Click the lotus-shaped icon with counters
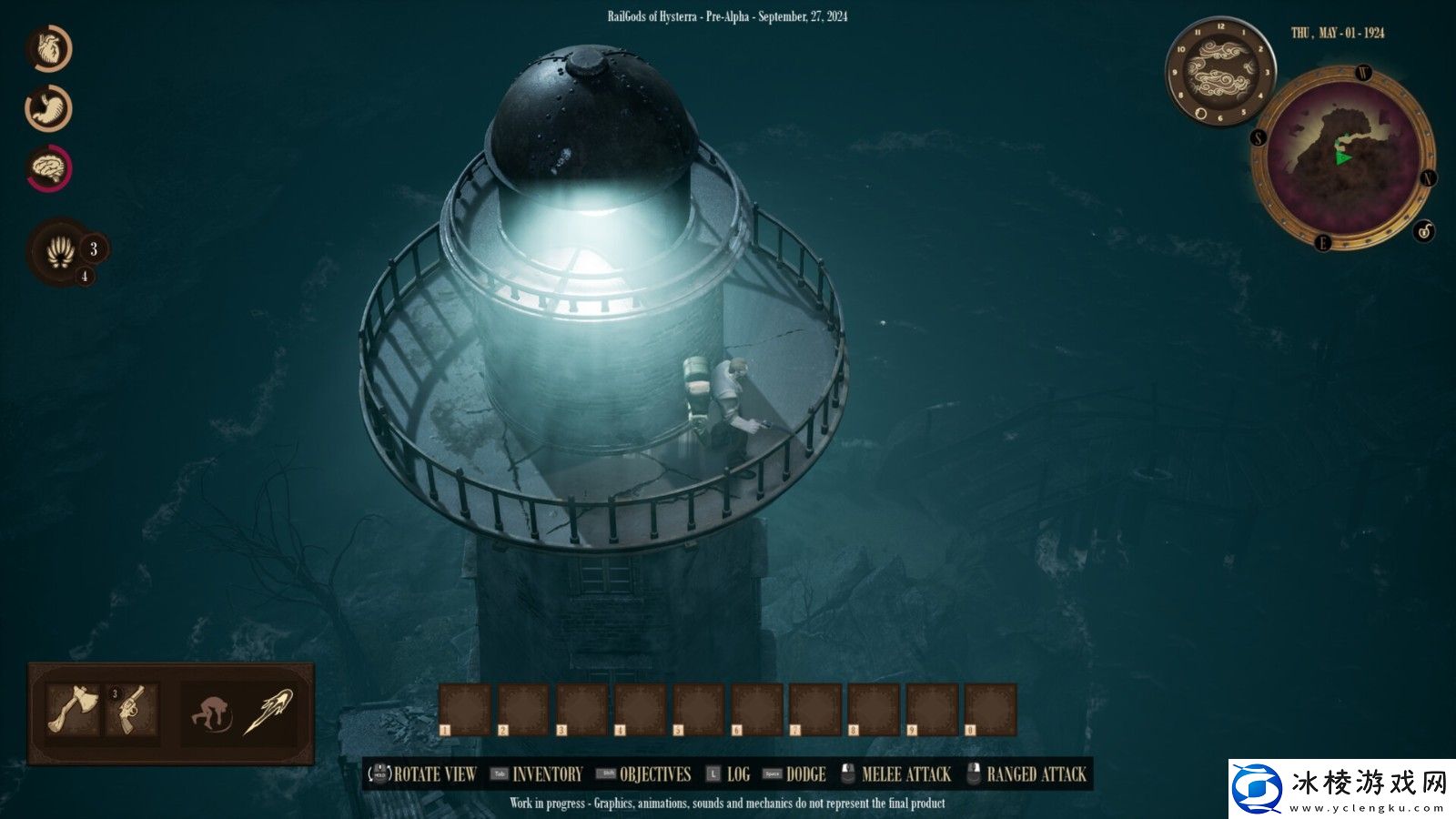 tap(59, 252)
